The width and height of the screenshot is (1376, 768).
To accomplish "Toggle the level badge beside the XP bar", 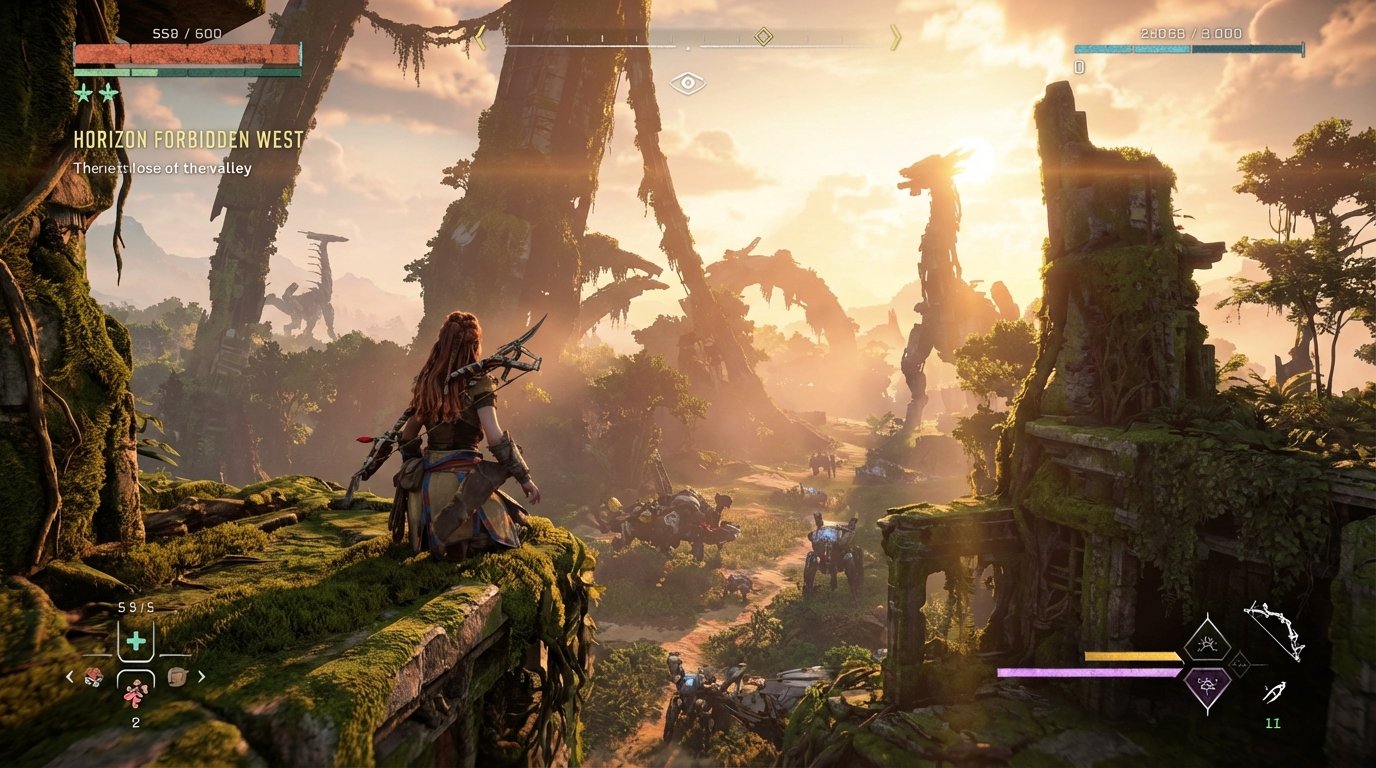I will (x=1078, y=68).
